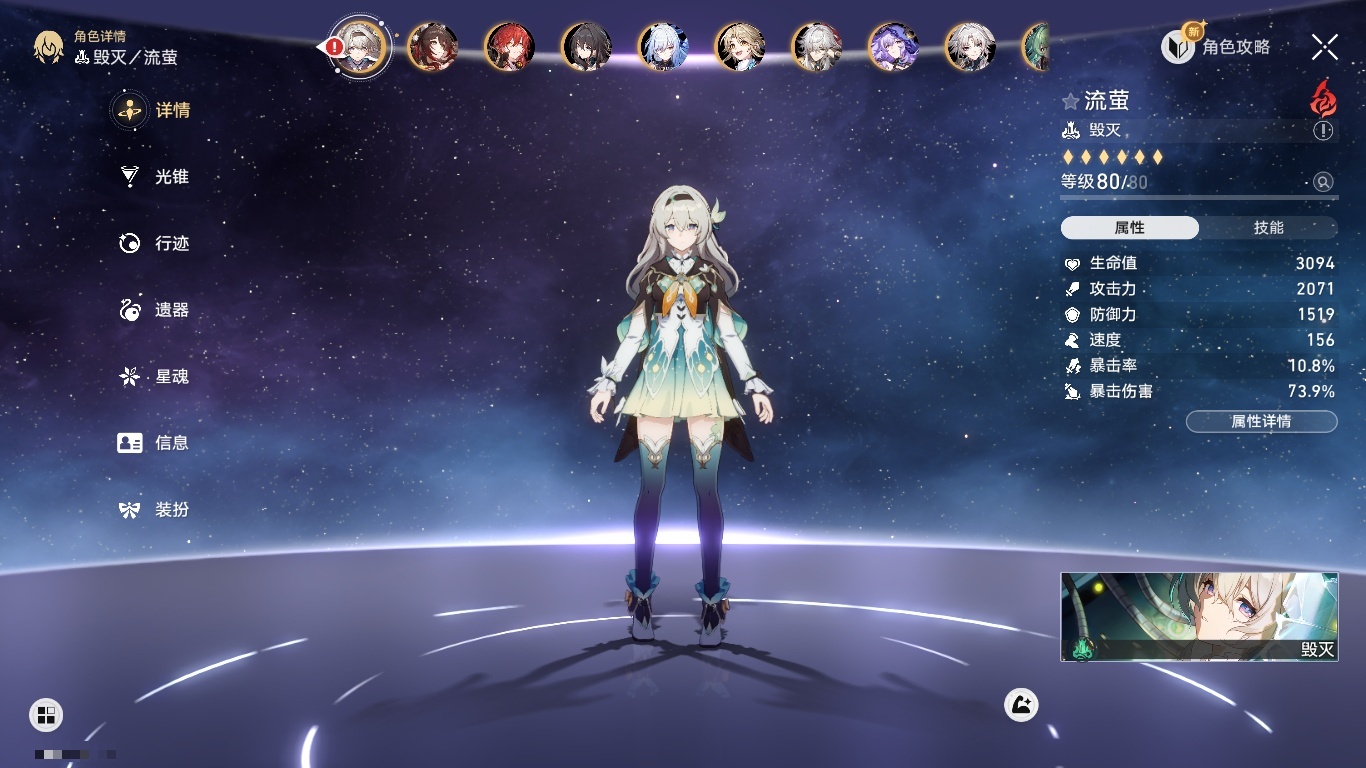The width and height of the screenshot is (1366, 768).
Task: Pick the blue-haired character portrait
Action: (x=664, y=46)
